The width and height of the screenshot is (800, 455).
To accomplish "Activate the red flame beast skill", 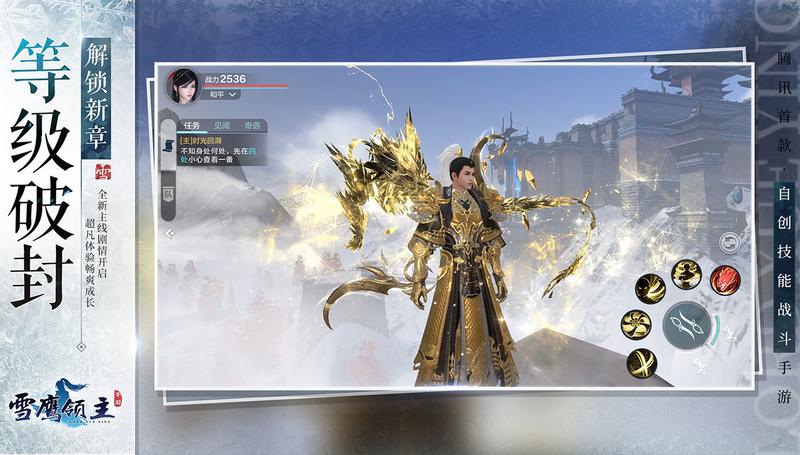I will [x=724, y=281].
